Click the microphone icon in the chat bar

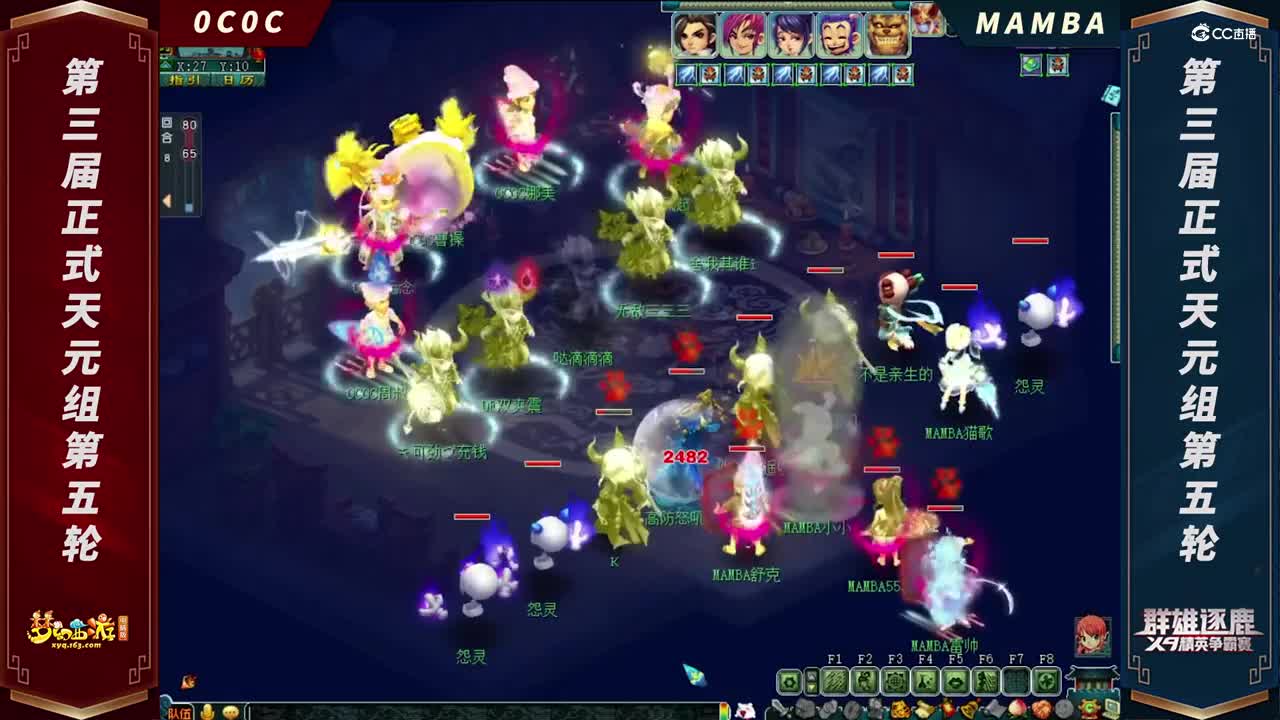[206, 710]
